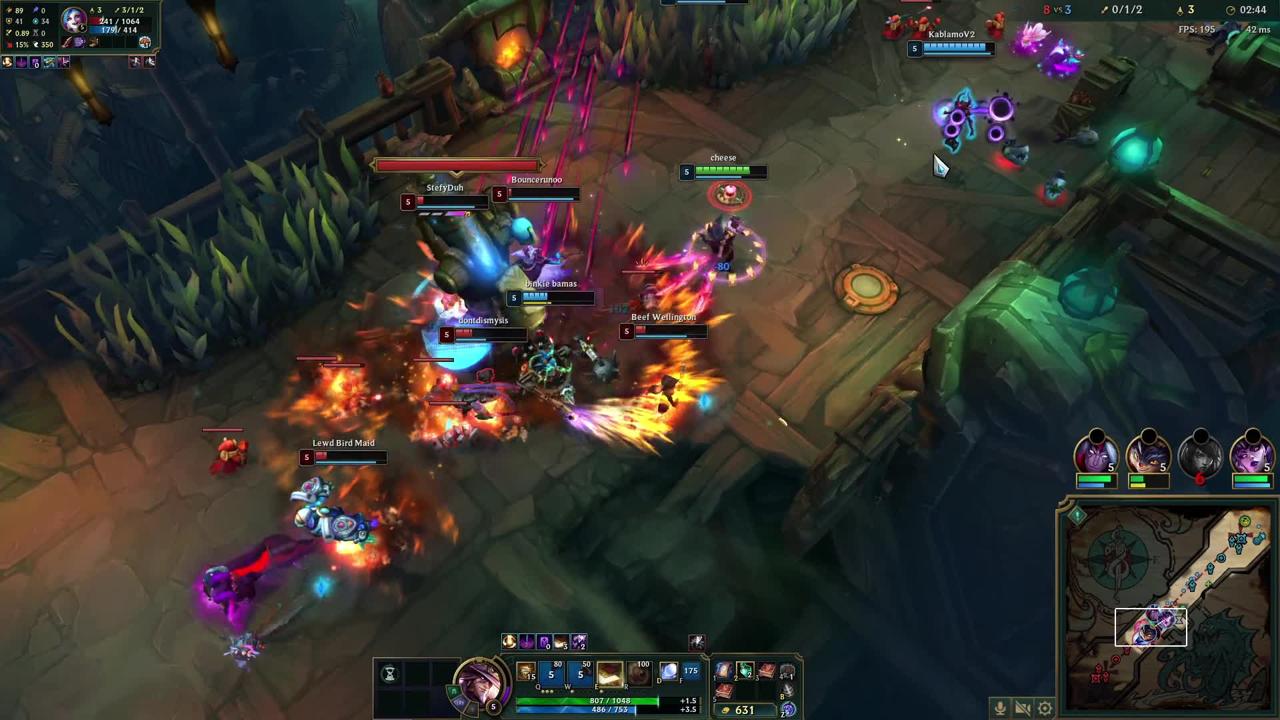The height and width of the screenshot is (720, 1280).
Task: Open settings with the gear icon
Action: 1045,708
